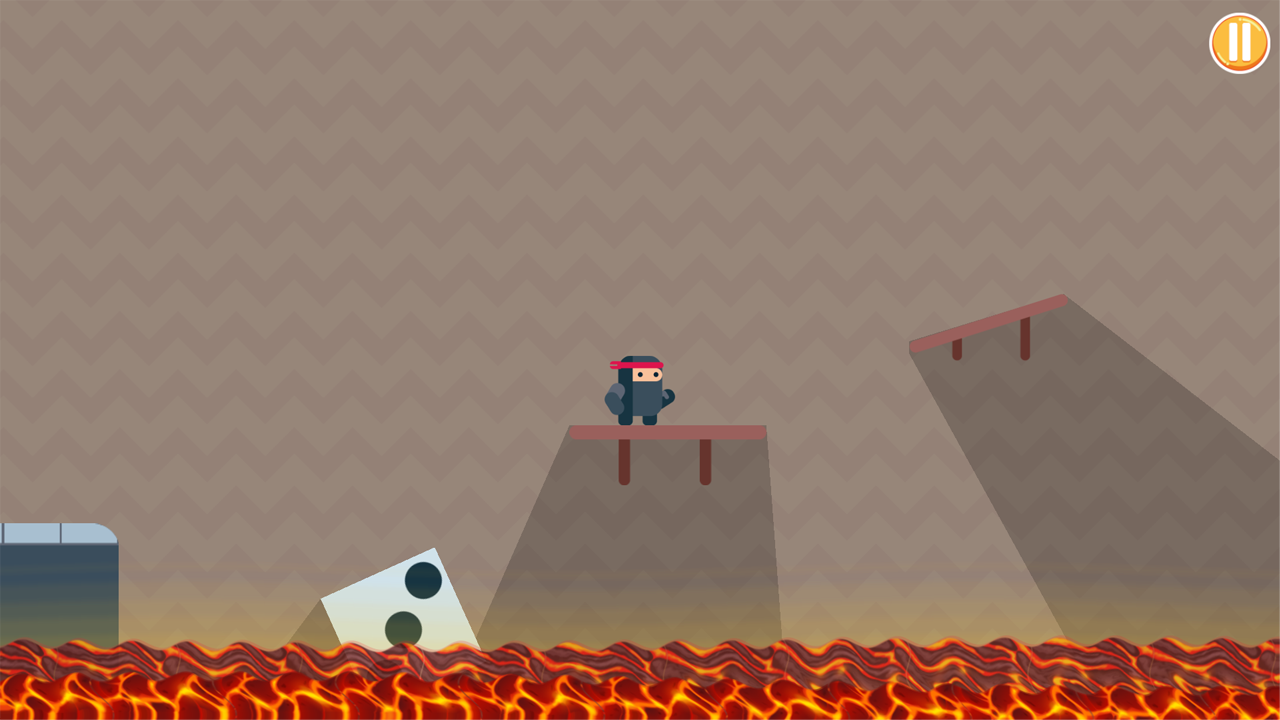The width and height of the screenshot is (1280, 720).
Task: Click the pause button in the top corner
Action: pyautogui.click(x=1239, y=43)
